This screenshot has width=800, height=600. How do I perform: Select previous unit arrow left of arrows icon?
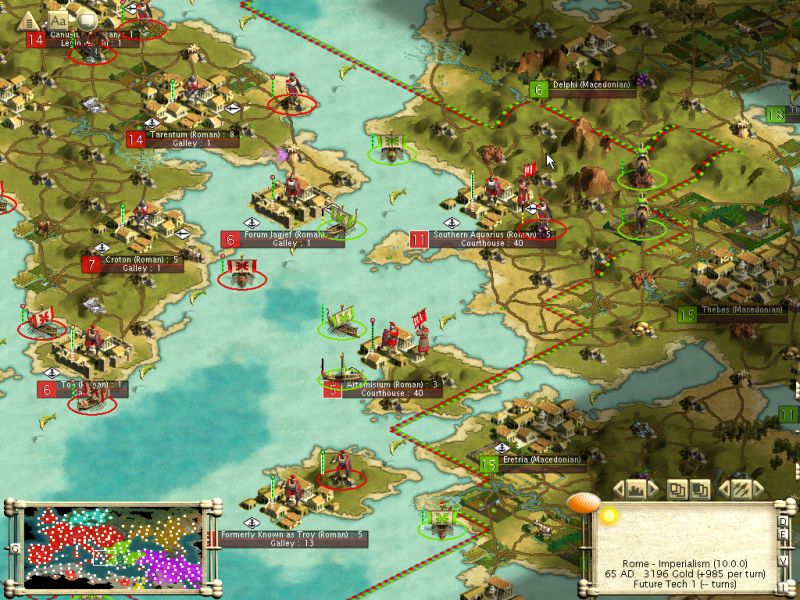(x=725, y=489)
